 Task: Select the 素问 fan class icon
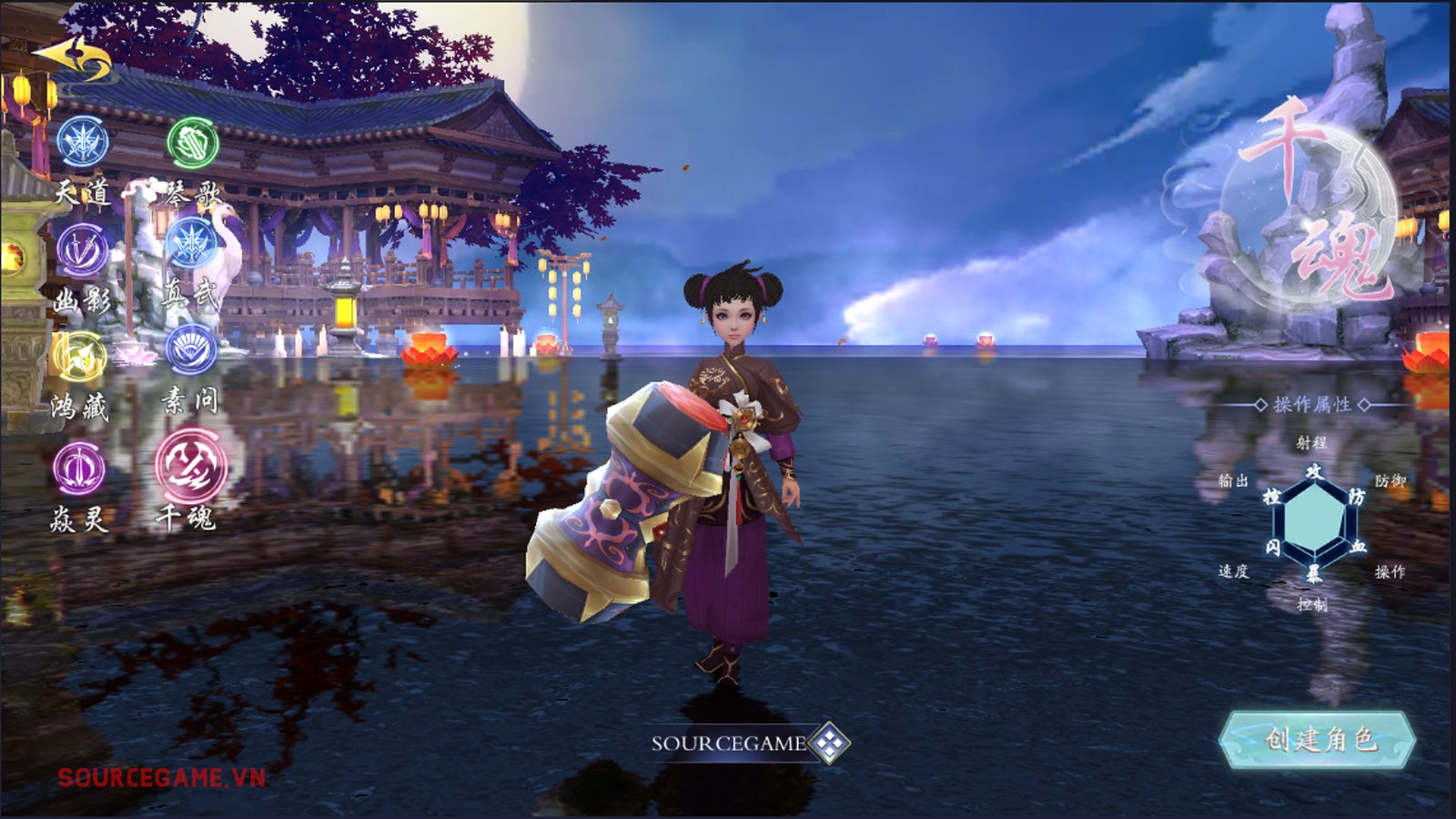point(191,350)
